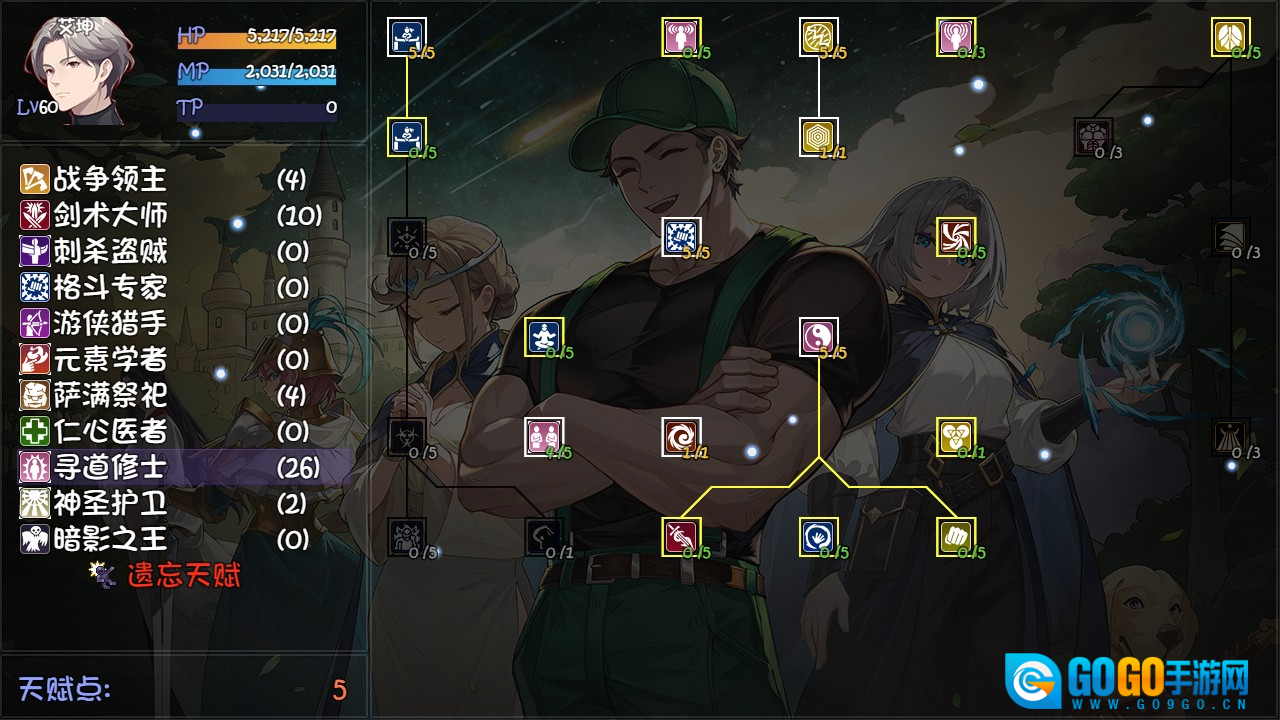This screenshot has width=1280, height=720.
Task: Switch to 刺杀盗贼 talents
Action: click(x=110, y=252)
